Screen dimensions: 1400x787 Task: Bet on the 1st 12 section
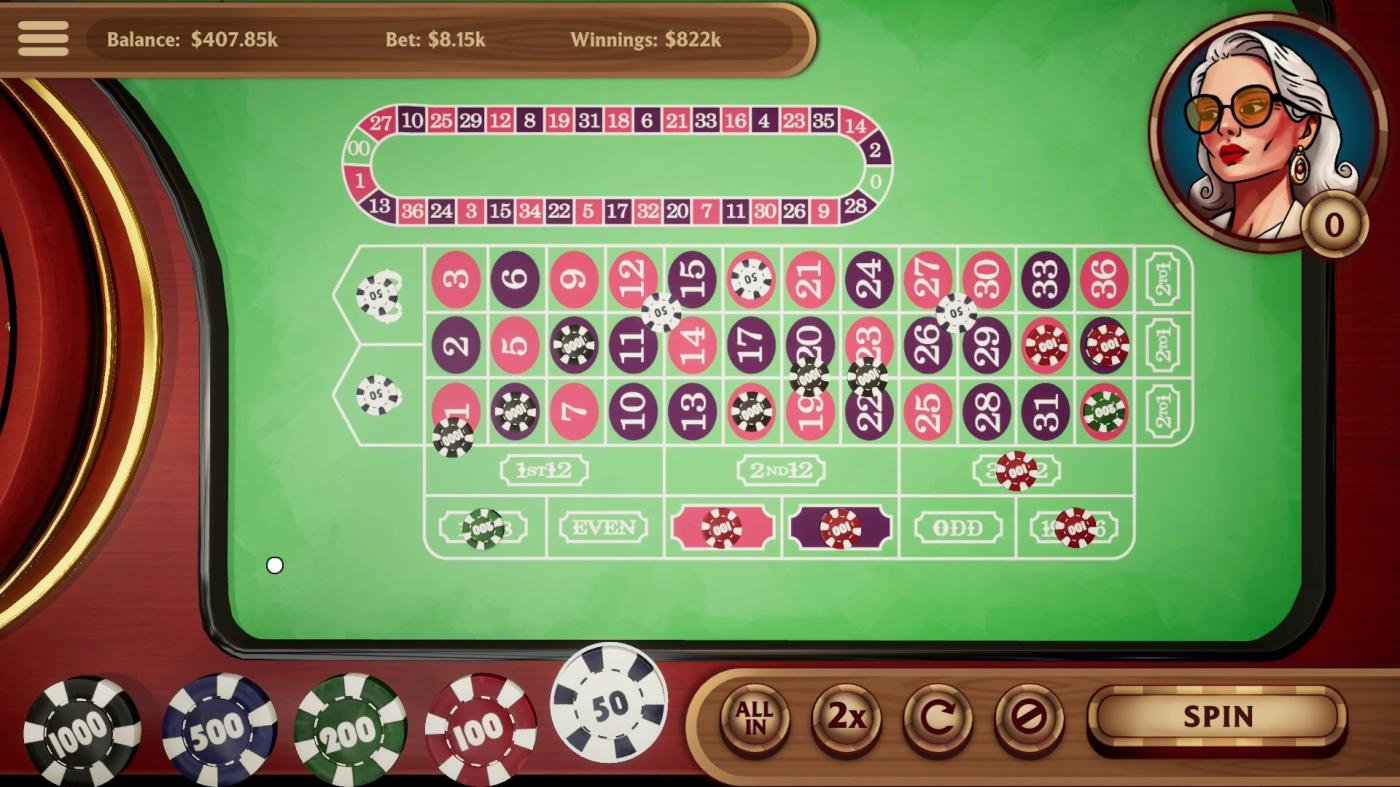pos(545,470)
